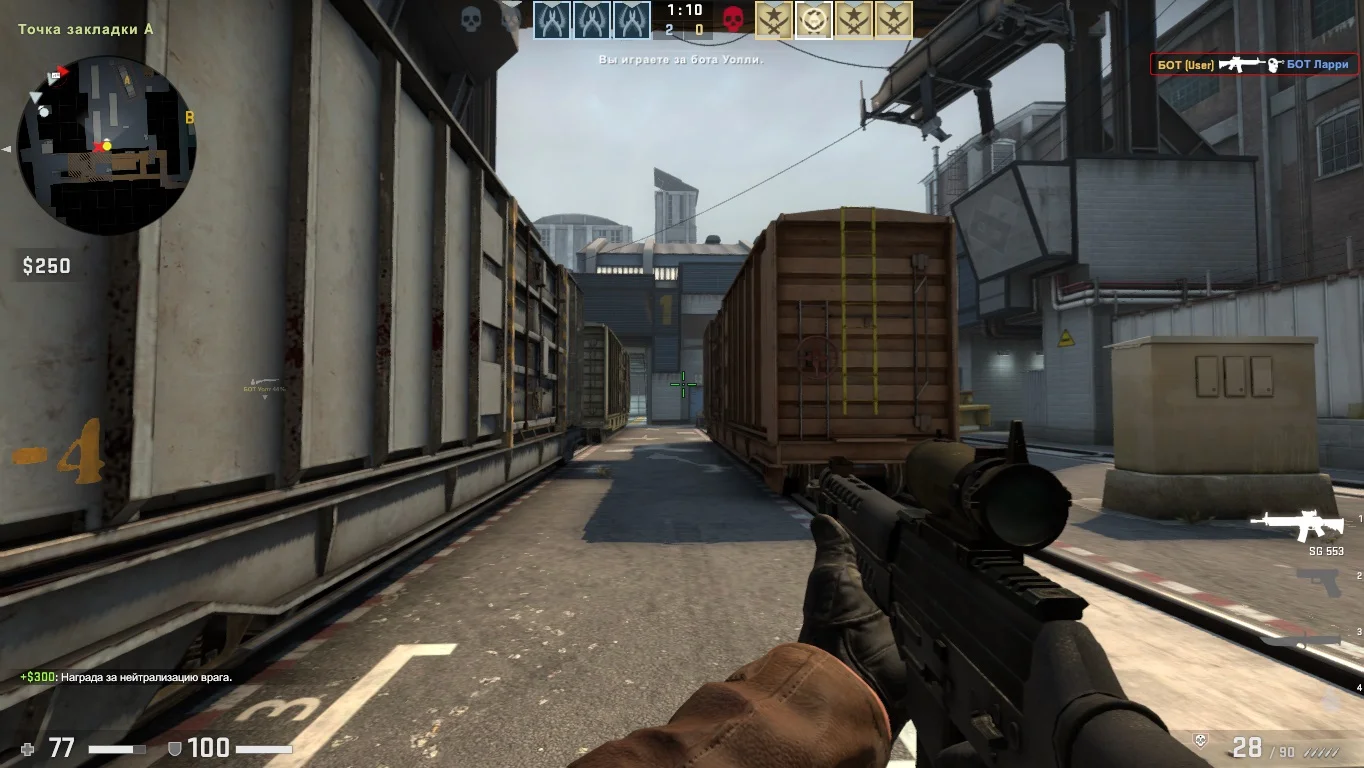Viewport: 1364px width, 768px height.
Task: Click the red skull icon in the scoreboard
Action: [733, 19]
